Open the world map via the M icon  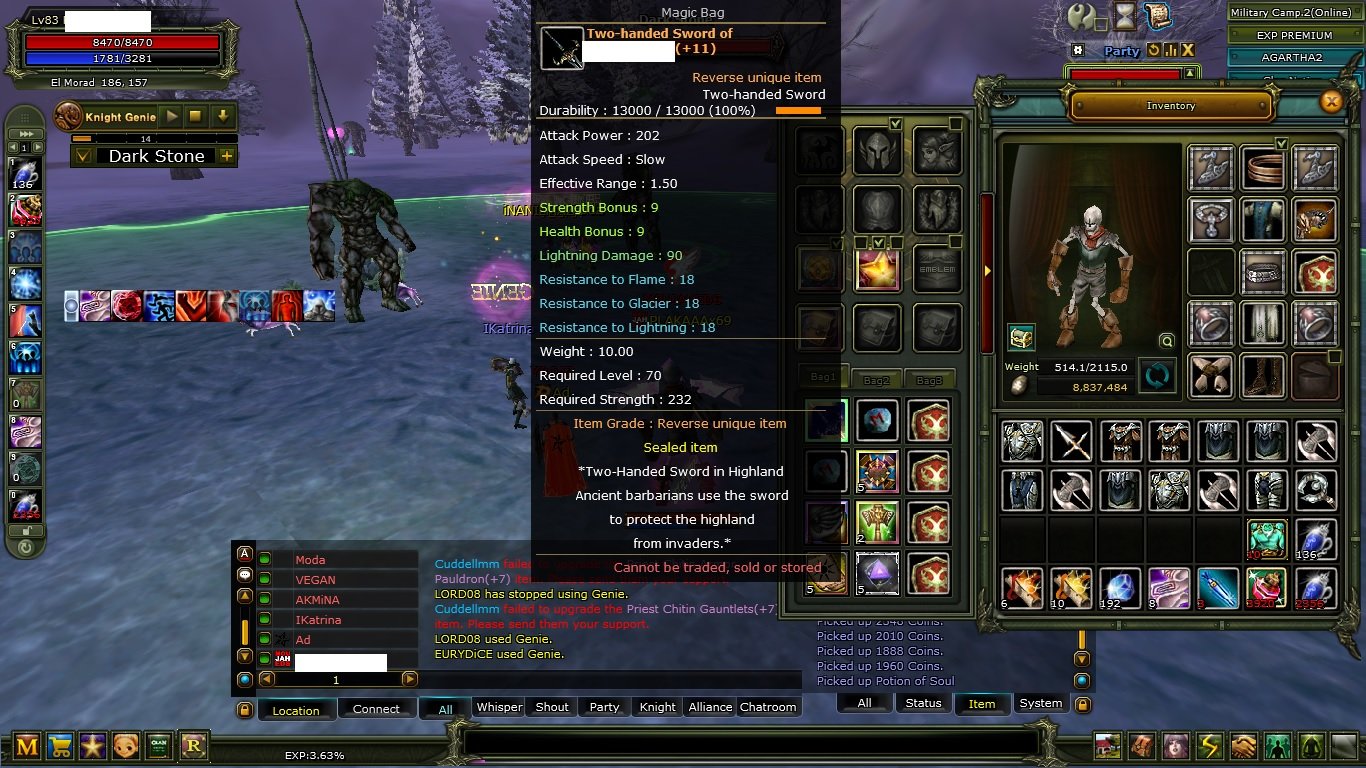[x=25, y=747]
